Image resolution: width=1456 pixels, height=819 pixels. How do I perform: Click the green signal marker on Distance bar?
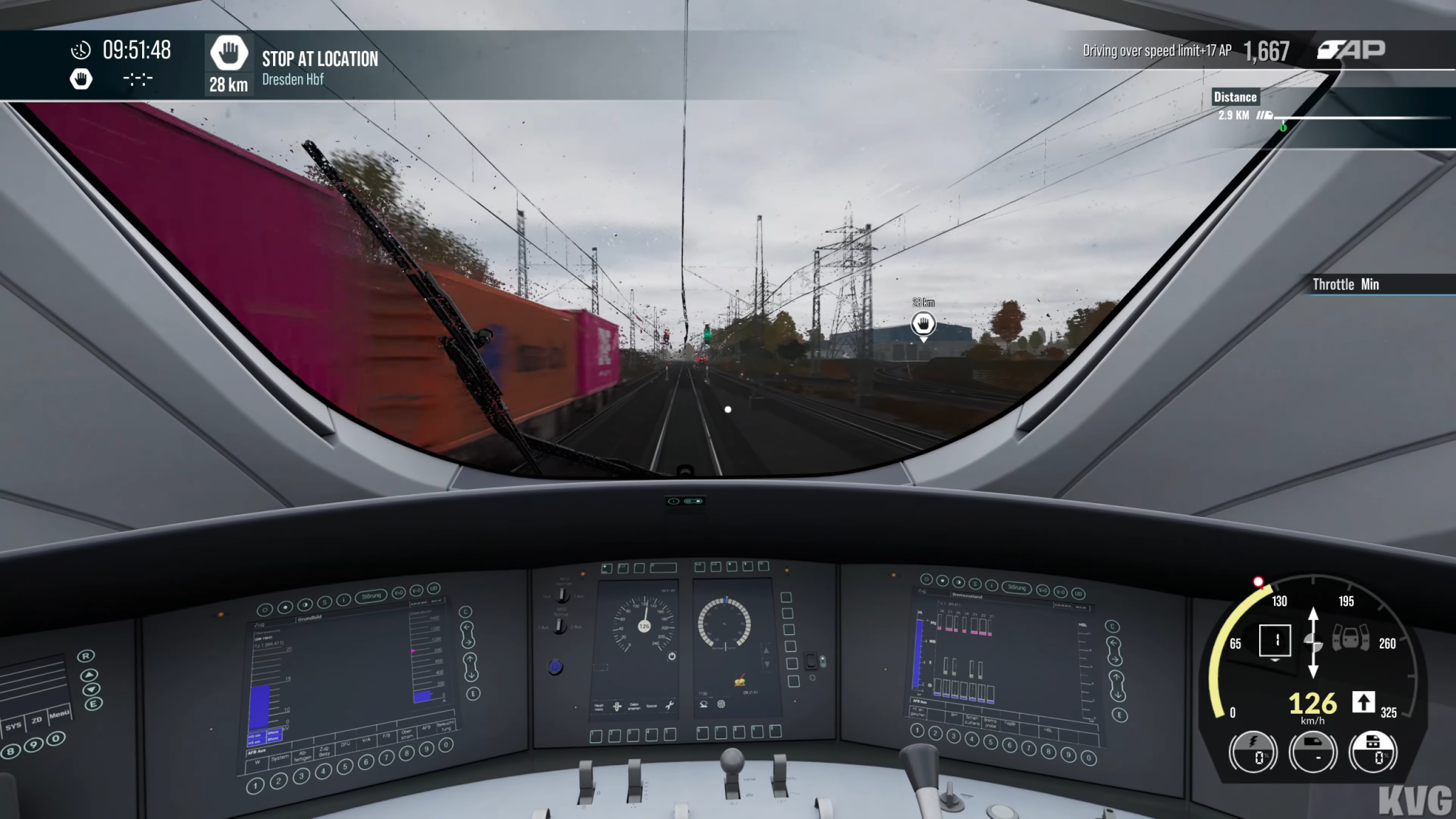coord(1283,127)
